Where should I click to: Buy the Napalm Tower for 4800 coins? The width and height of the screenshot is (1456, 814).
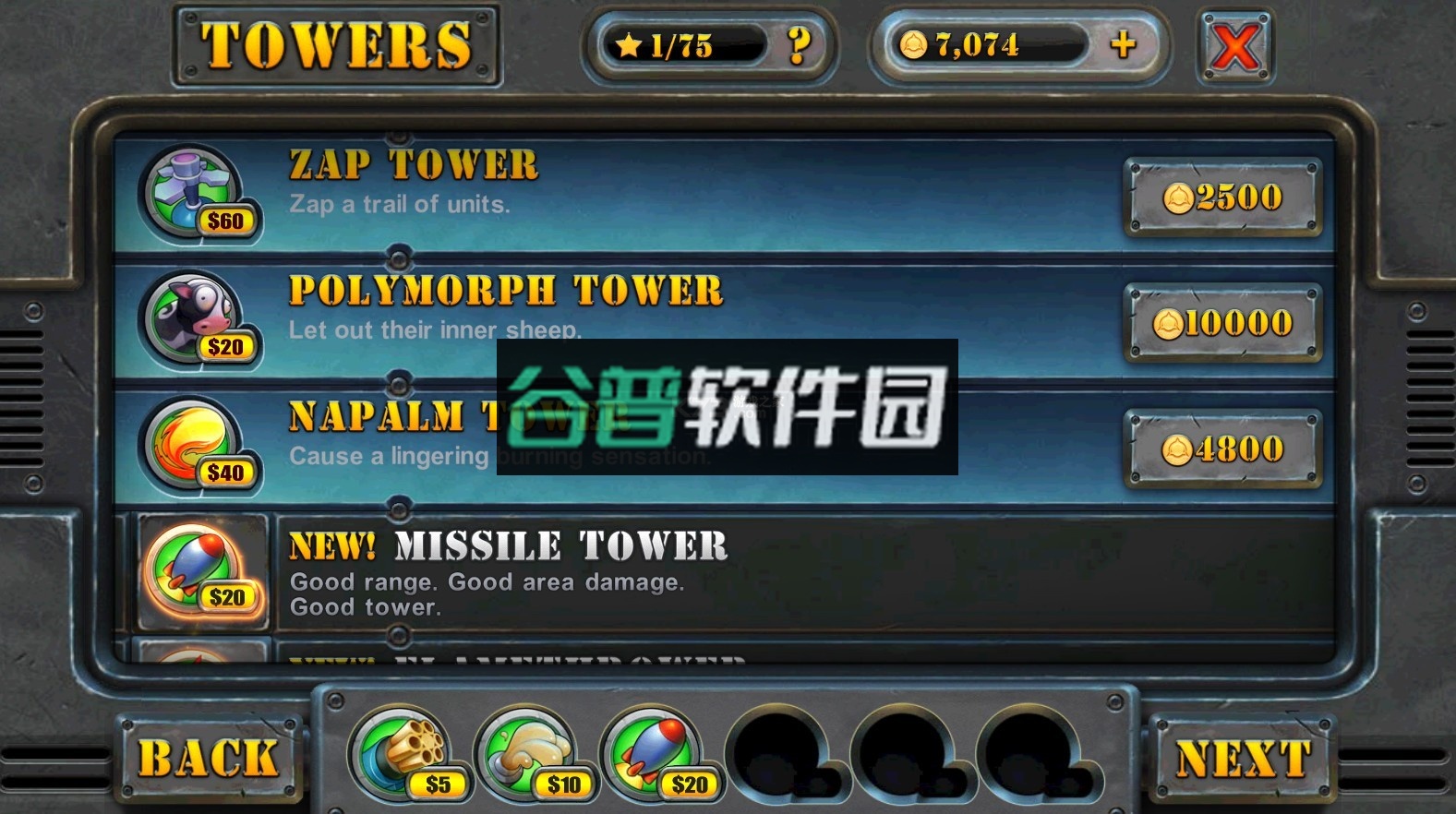(x=1223, y=449)
